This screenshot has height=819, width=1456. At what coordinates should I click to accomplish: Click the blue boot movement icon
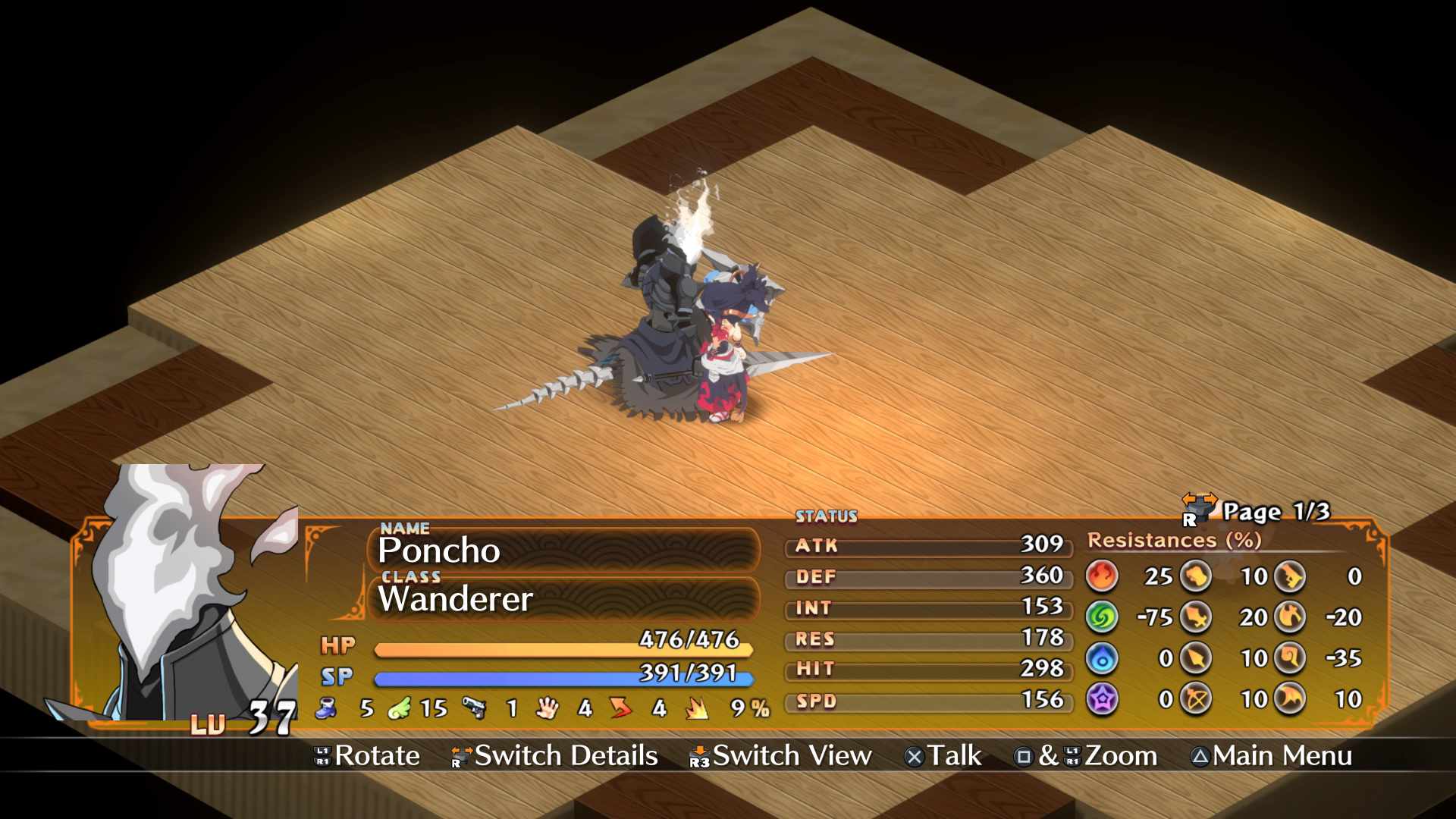click(327, 708)
